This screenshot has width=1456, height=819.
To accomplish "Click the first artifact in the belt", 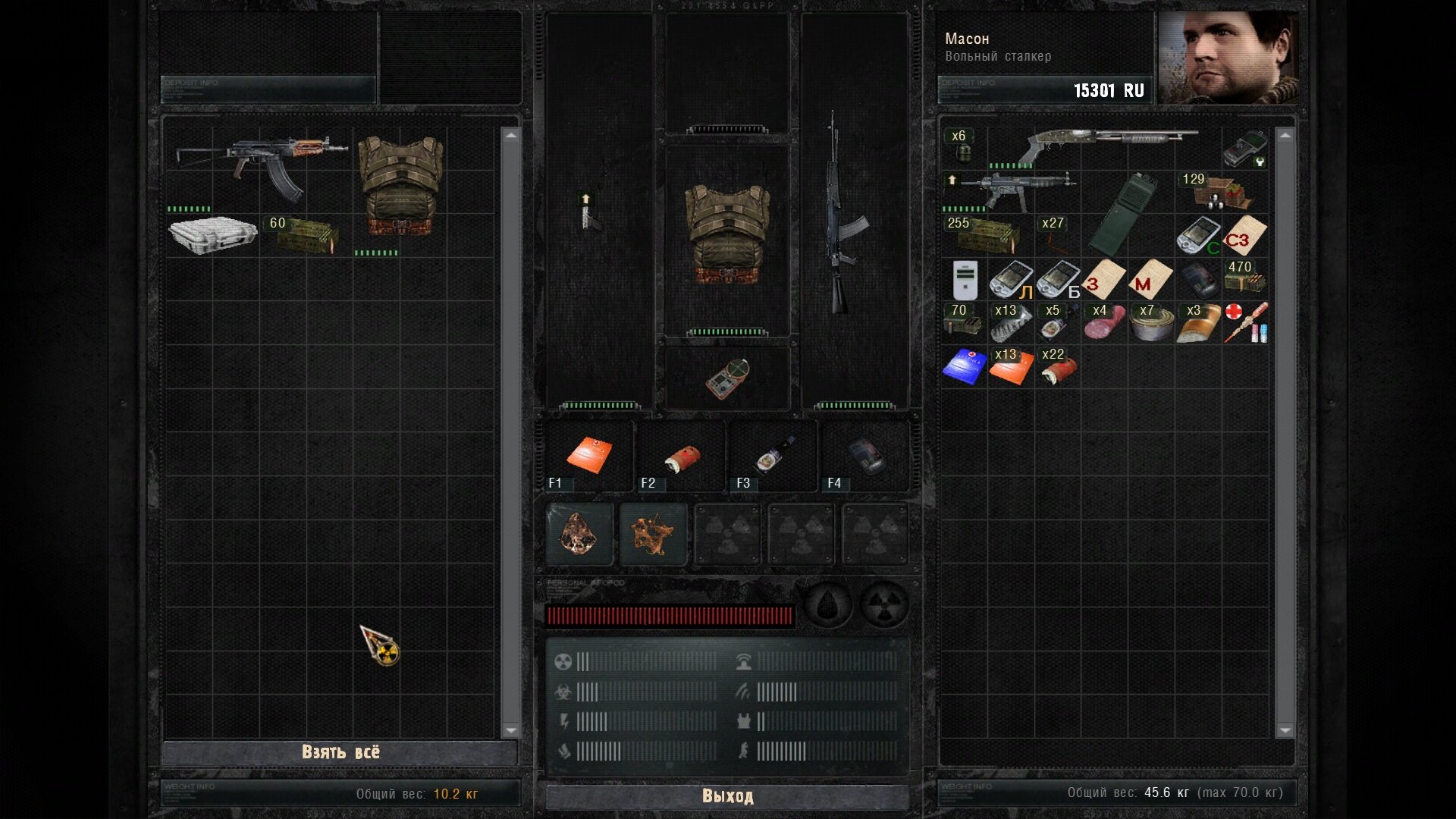I will (579, 533).
